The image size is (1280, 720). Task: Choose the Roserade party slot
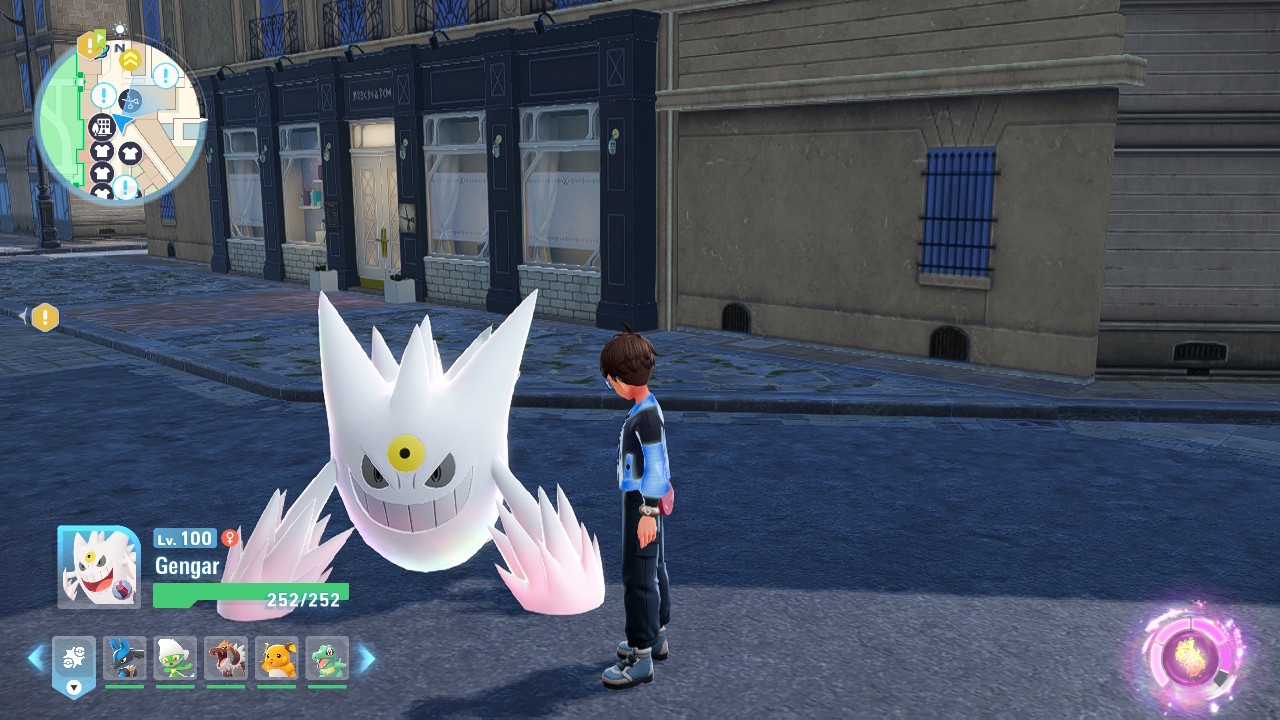(176, 658)
